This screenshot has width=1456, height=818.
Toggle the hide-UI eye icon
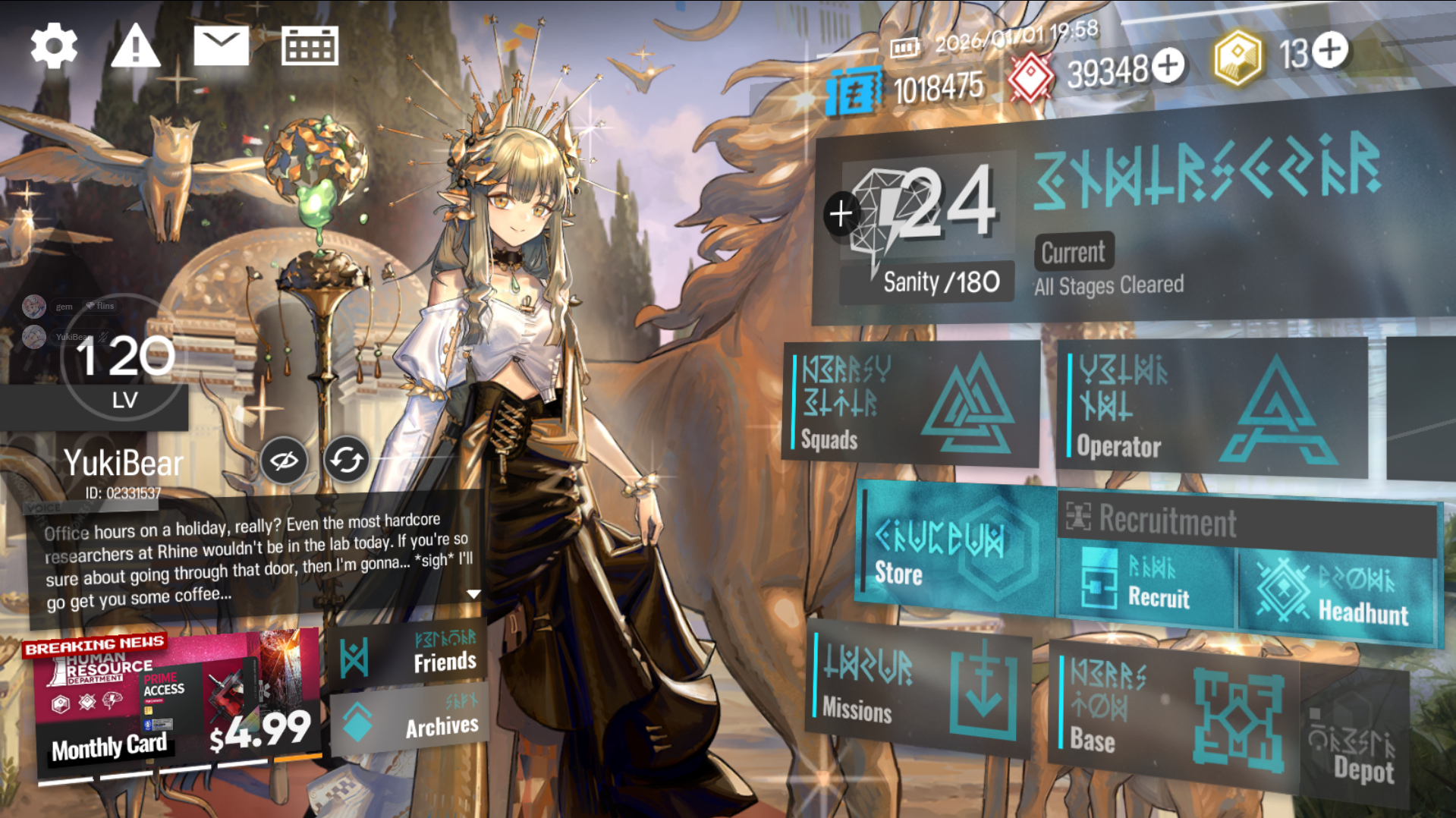click(284, 461)
